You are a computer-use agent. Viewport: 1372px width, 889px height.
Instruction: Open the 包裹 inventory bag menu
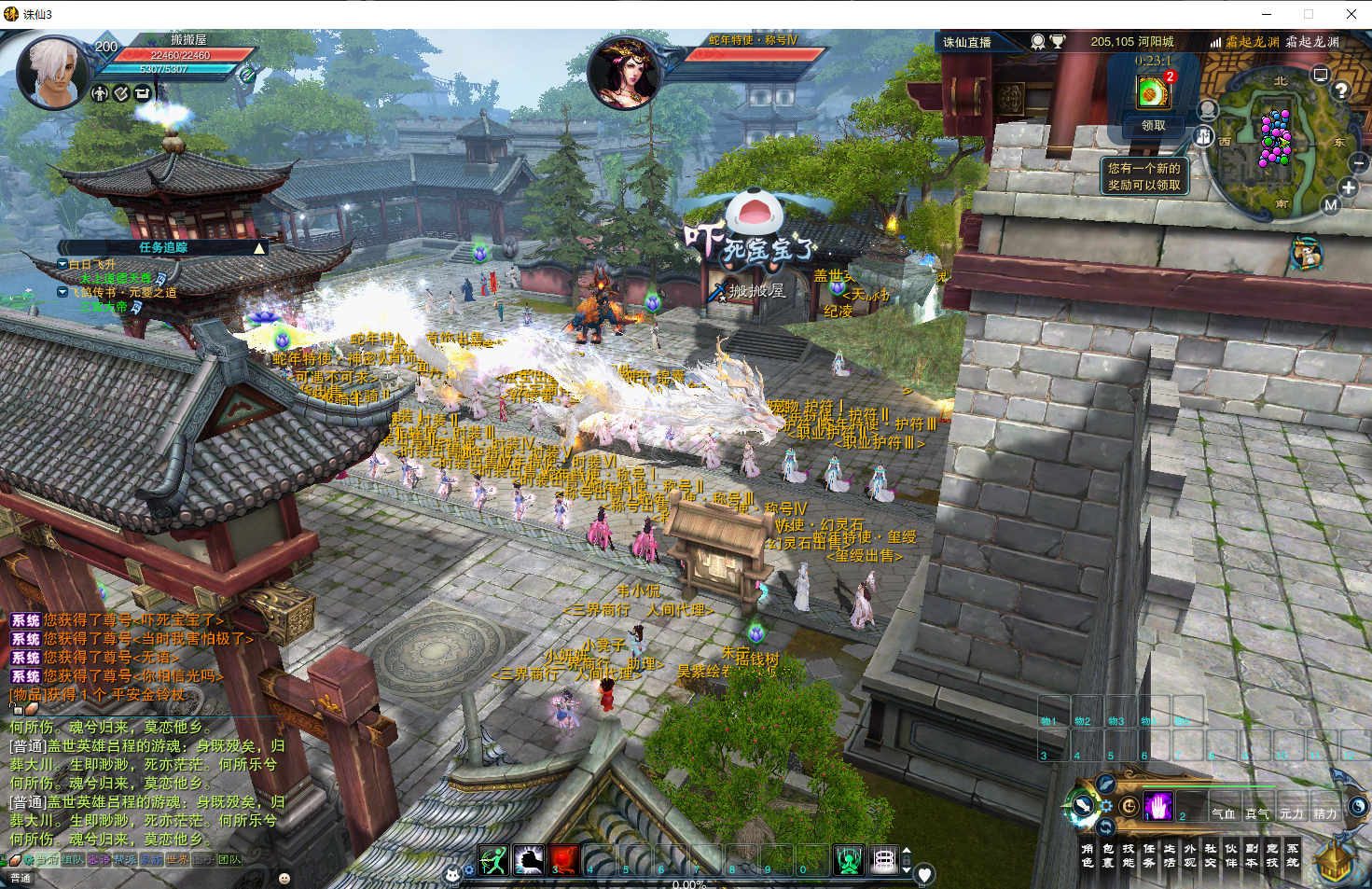tap(1108, 855)
